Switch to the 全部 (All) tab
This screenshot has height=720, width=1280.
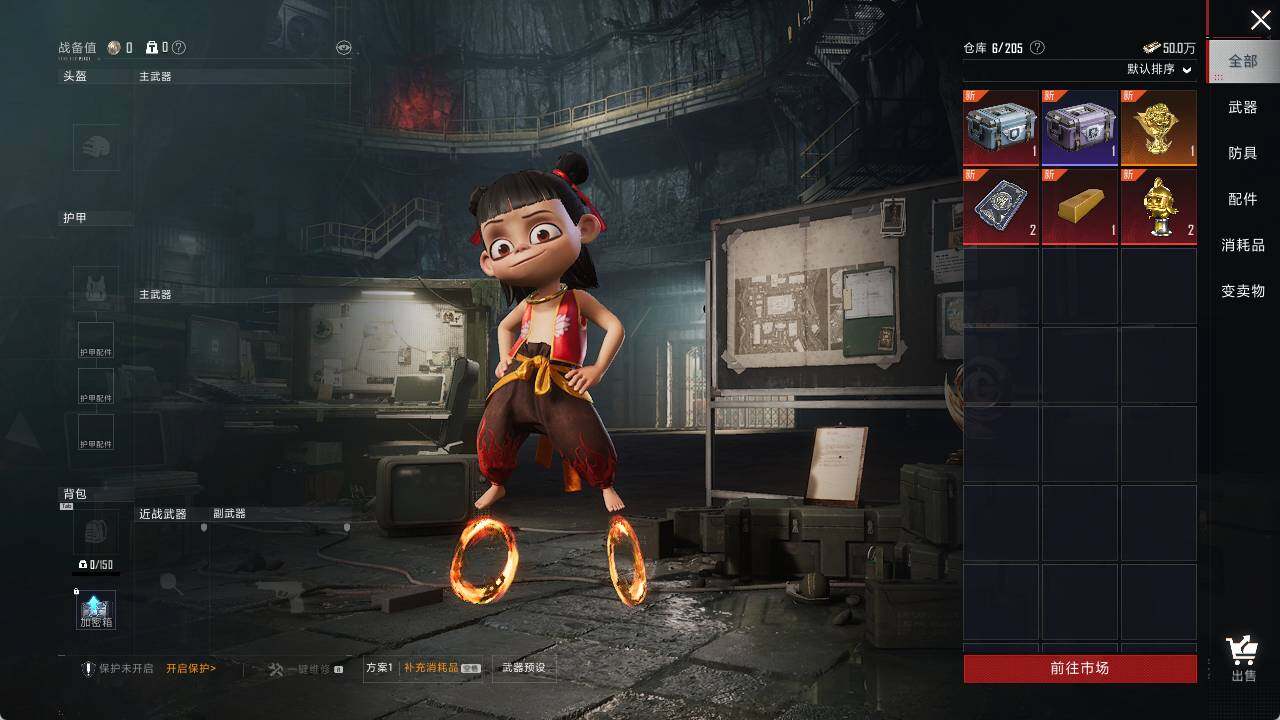1243,61
